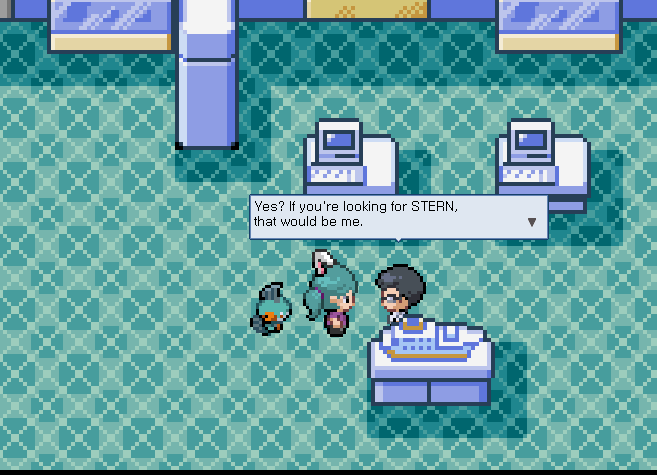Click the STERN dialogue speech box
Viewport: 657px width, 475px height.
(390, 216)
